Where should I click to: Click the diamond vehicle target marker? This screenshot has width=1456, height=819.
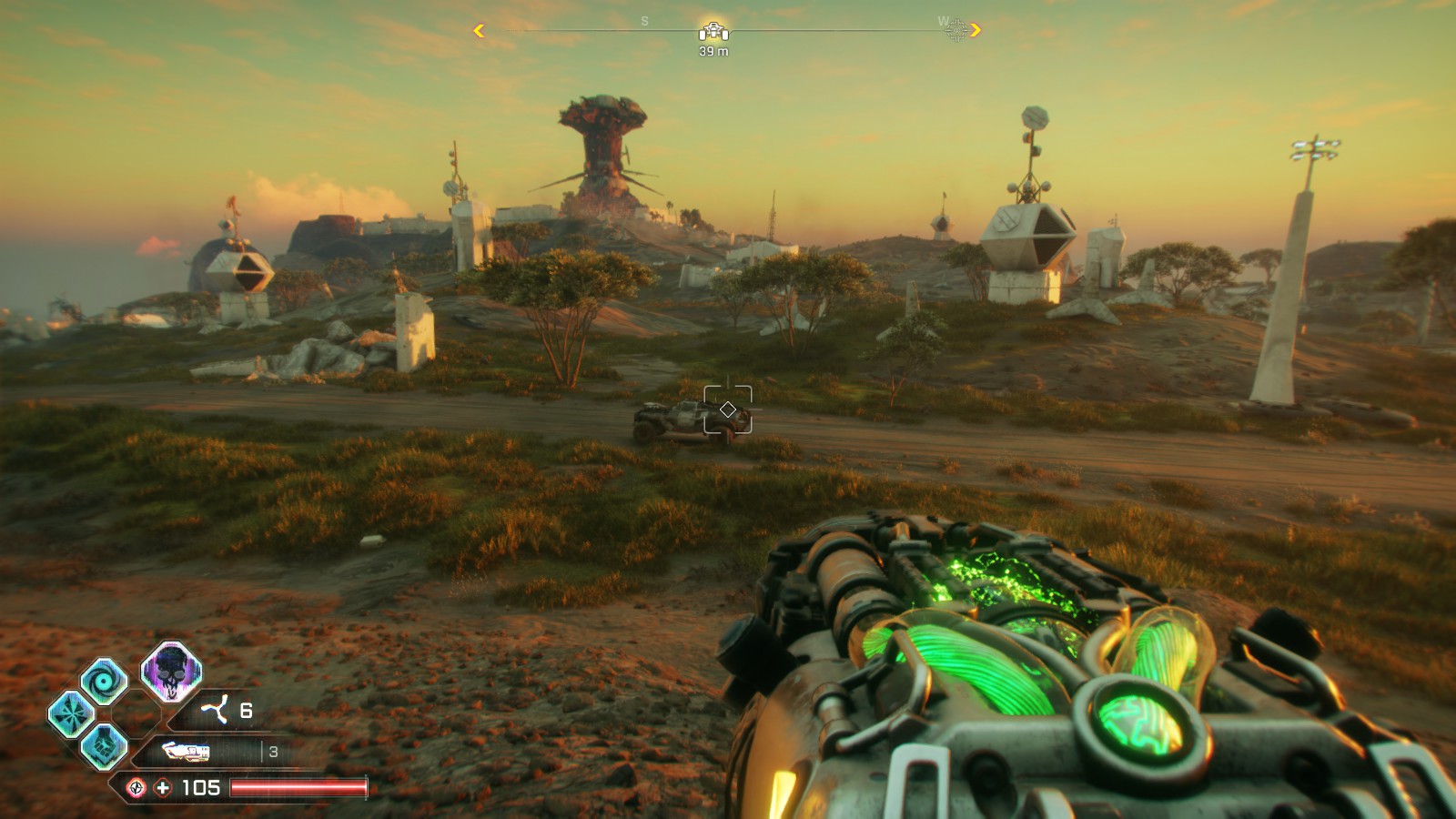tap(728, 409)
